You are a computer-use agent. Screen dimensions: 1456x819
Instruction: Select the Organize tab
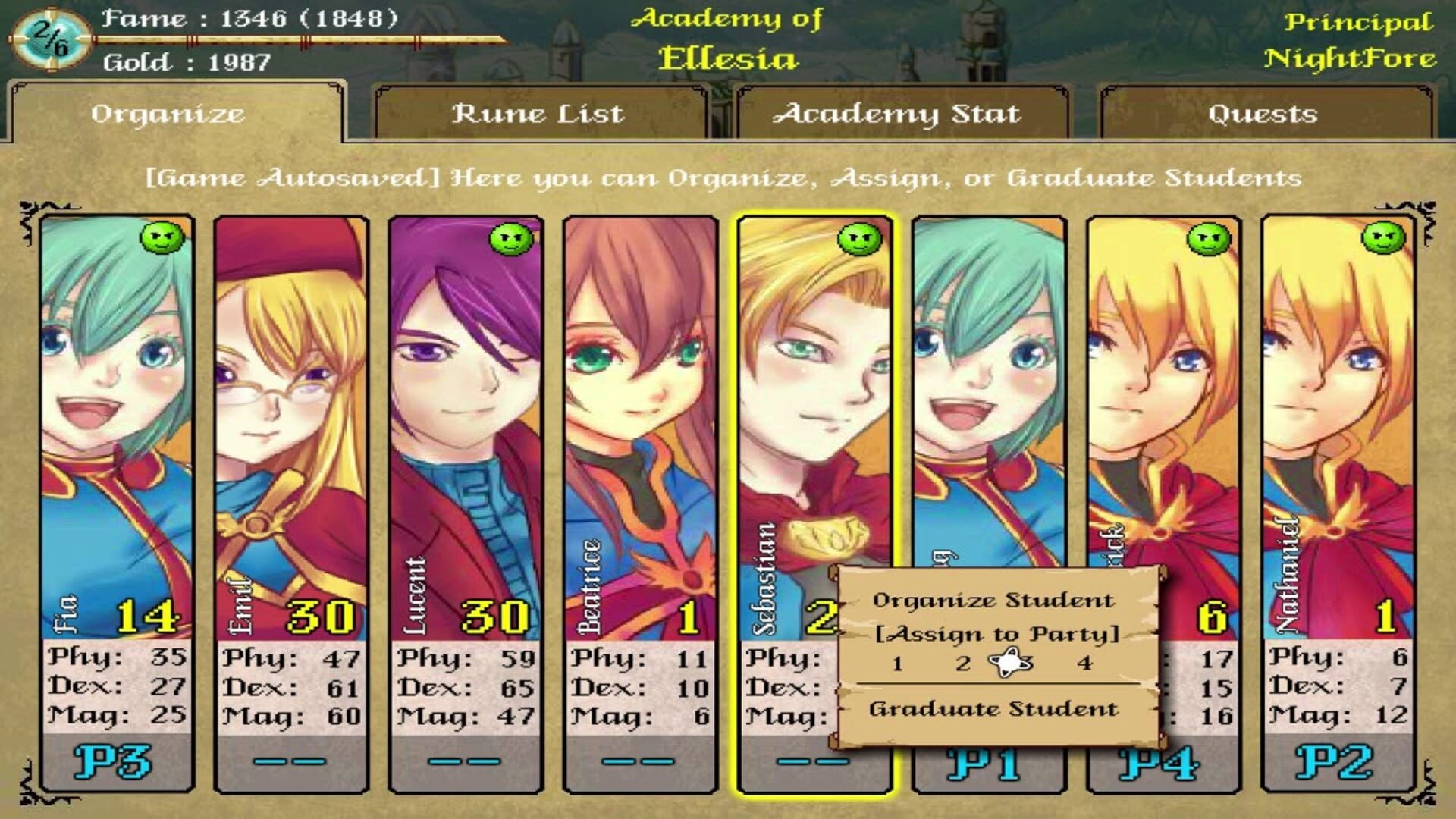tap(168, 114)
